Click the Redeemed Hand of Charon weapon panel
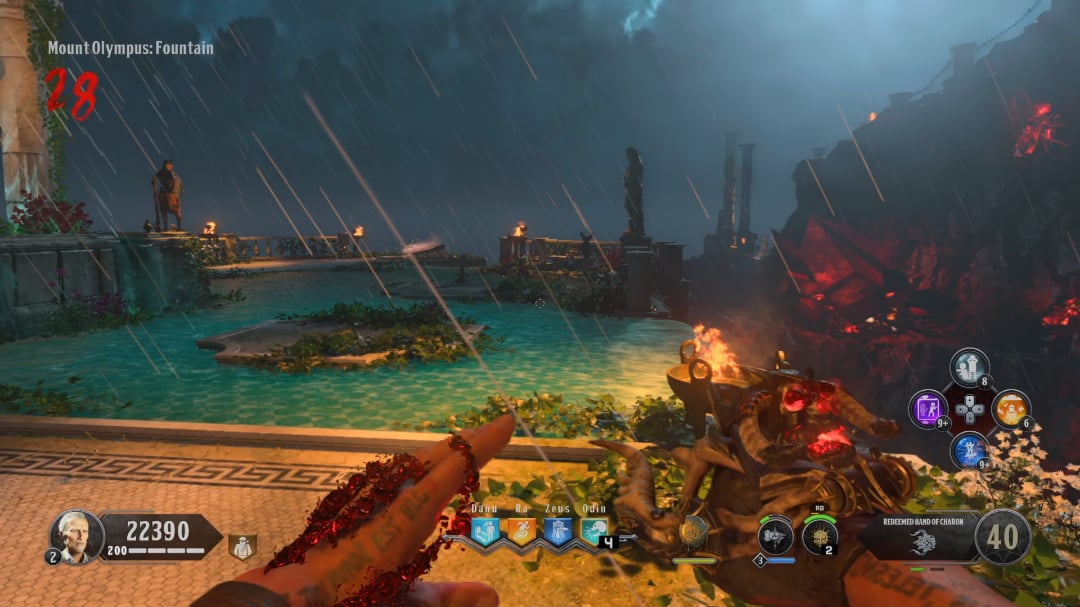This screenshot has width=1080, height=607. pyautogui.click(x=916, y=538)
